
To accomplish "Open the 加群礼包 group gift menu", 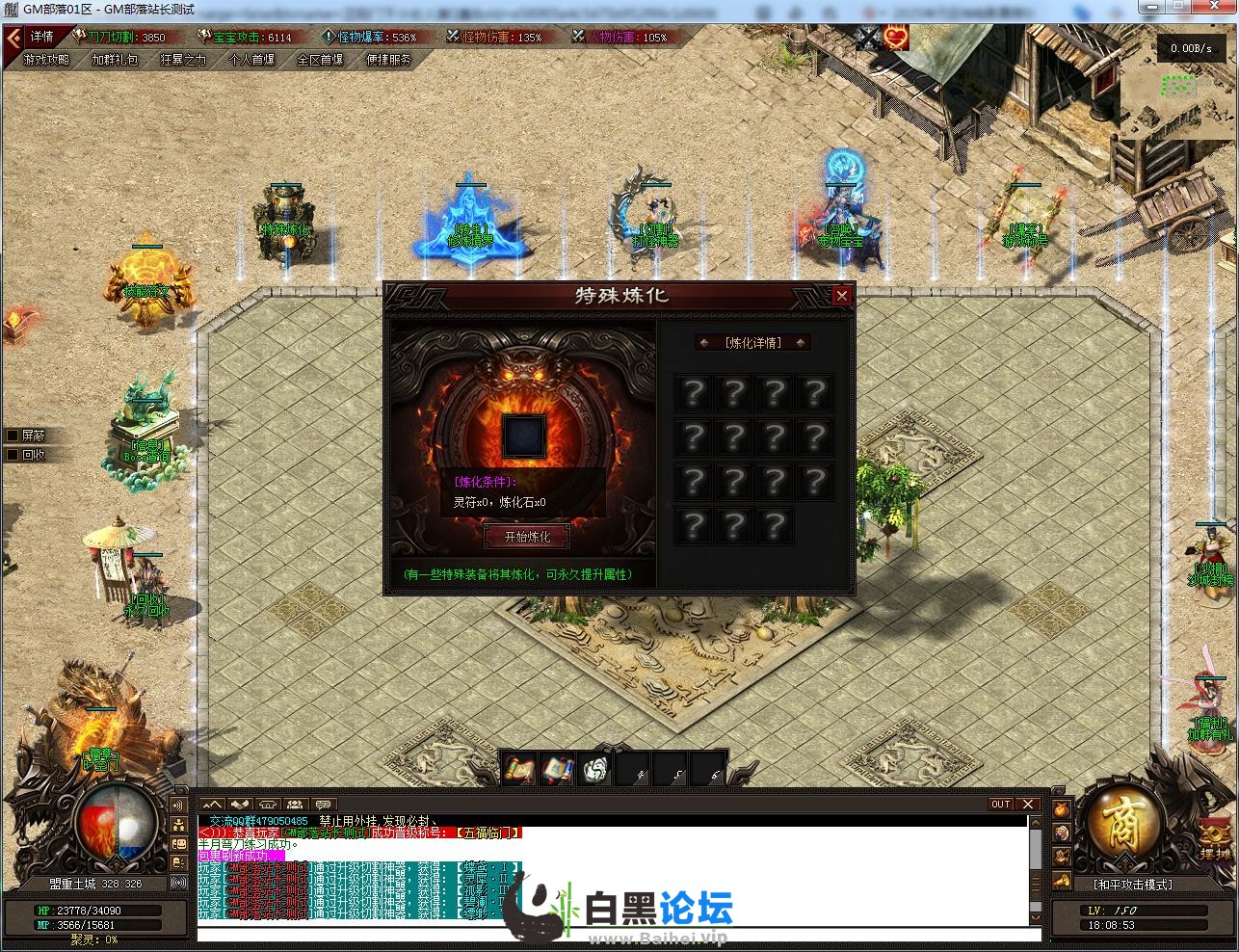I will pyautogui.click(x=115, y=60).
